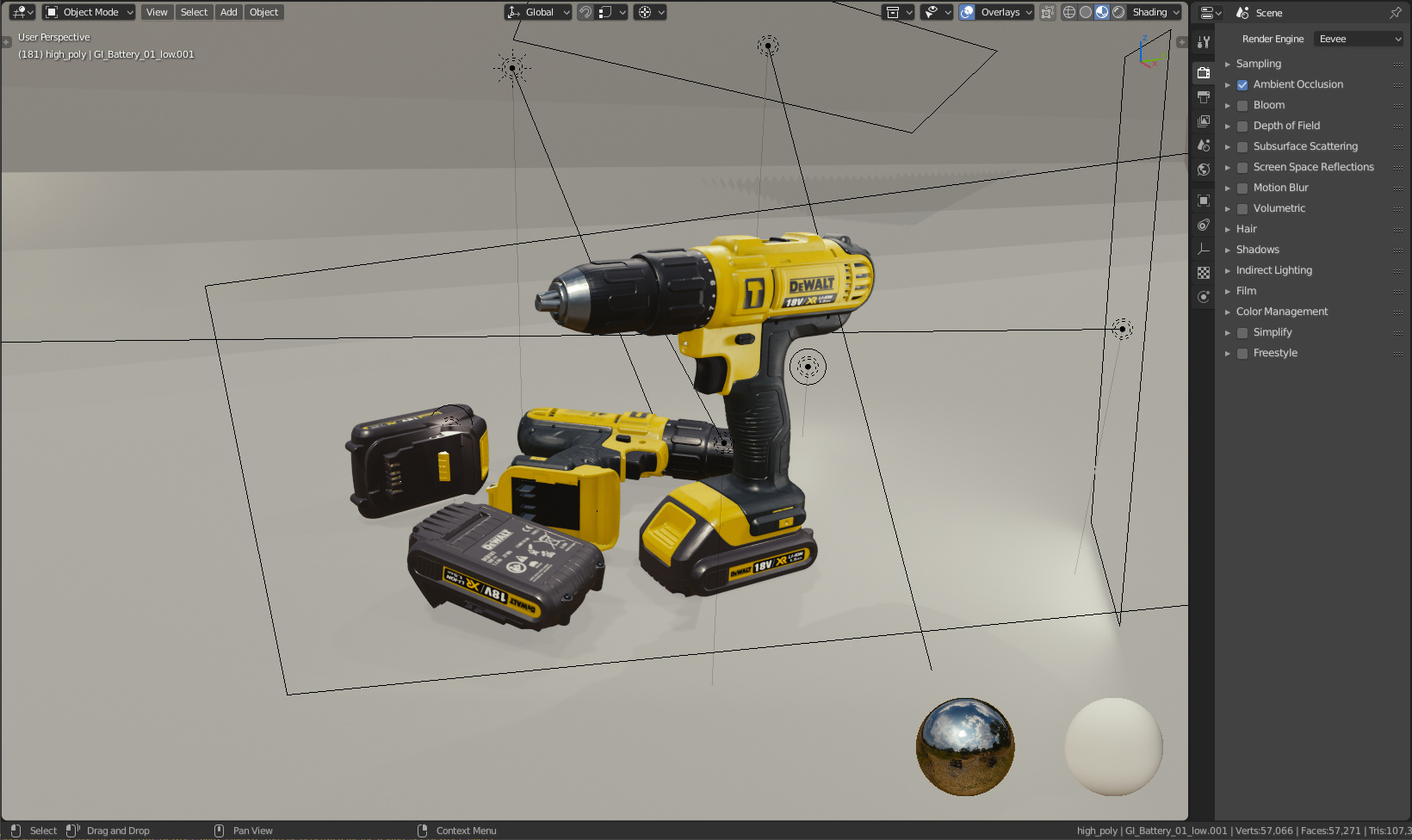Screen dimensions: 1412x840
Task: Open the View menu
Action: point(156,11)
